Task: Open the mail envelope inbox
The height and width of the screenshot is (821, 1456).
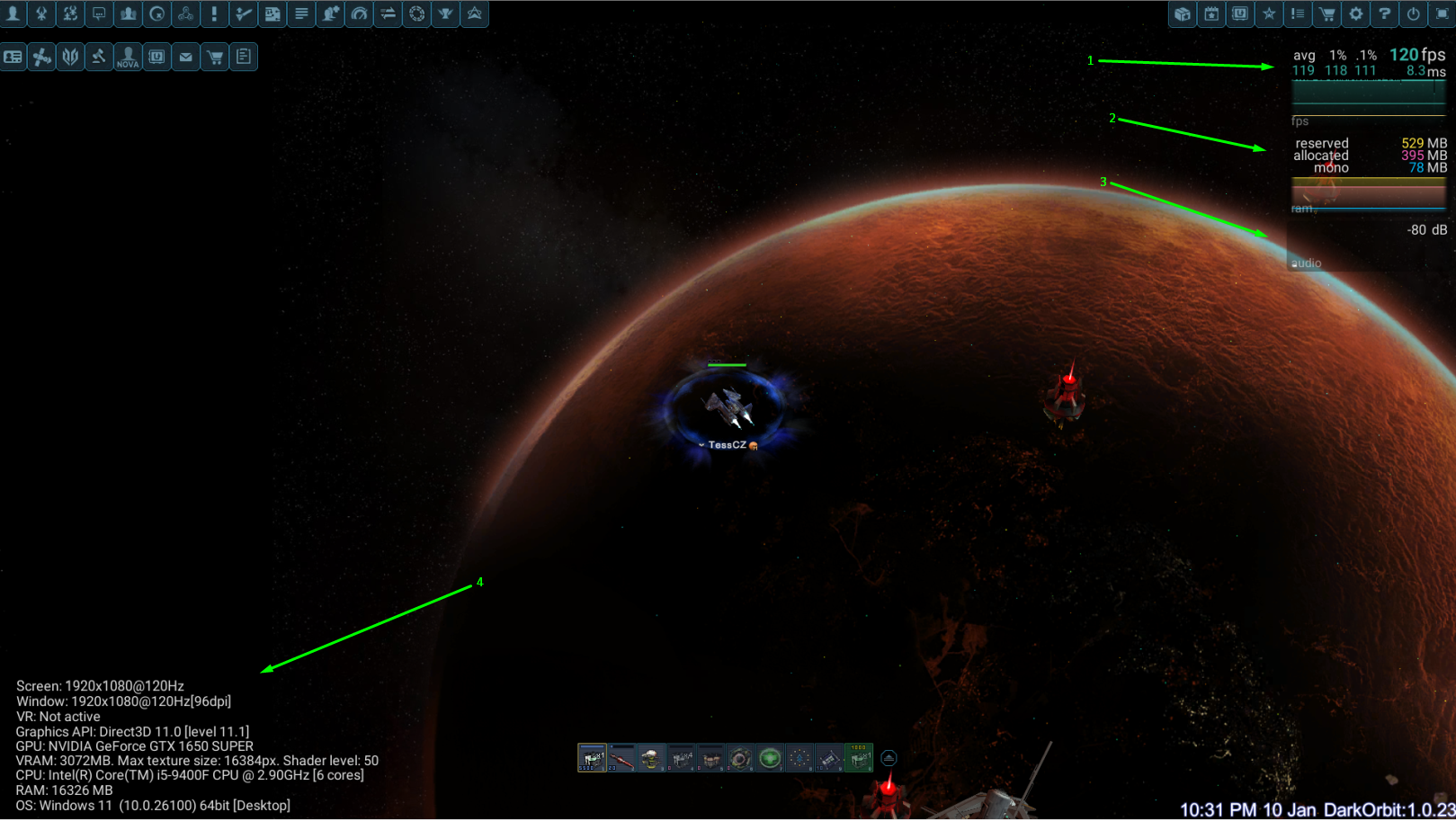Action: tap(185, 57)
